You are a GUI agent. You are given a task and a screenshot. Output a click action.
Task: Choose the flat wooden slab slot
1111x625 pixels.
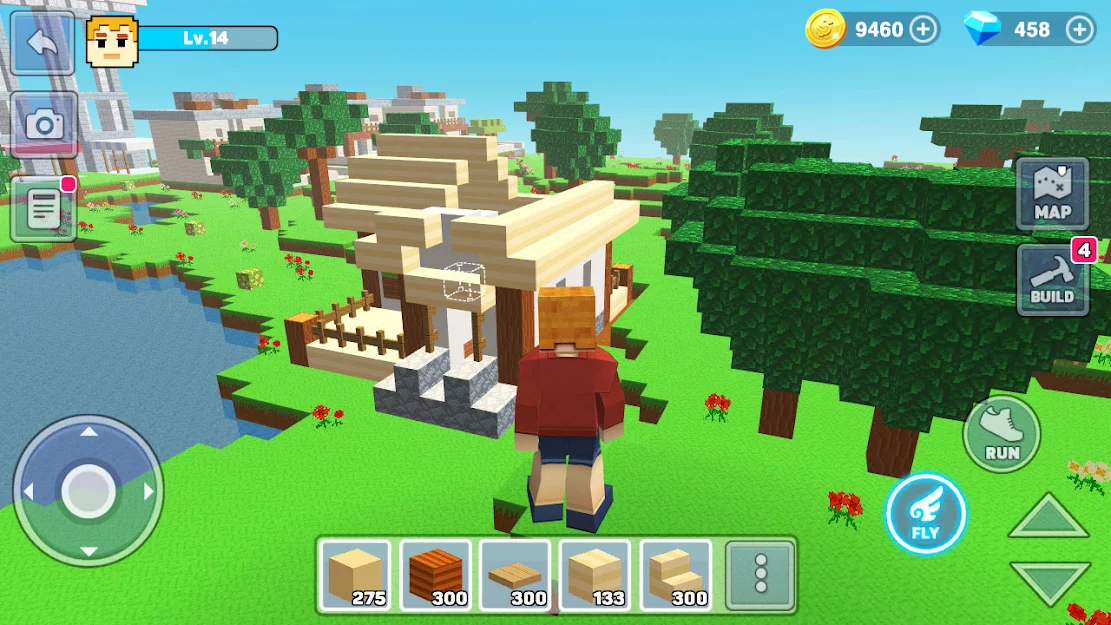tap(515, 575)
